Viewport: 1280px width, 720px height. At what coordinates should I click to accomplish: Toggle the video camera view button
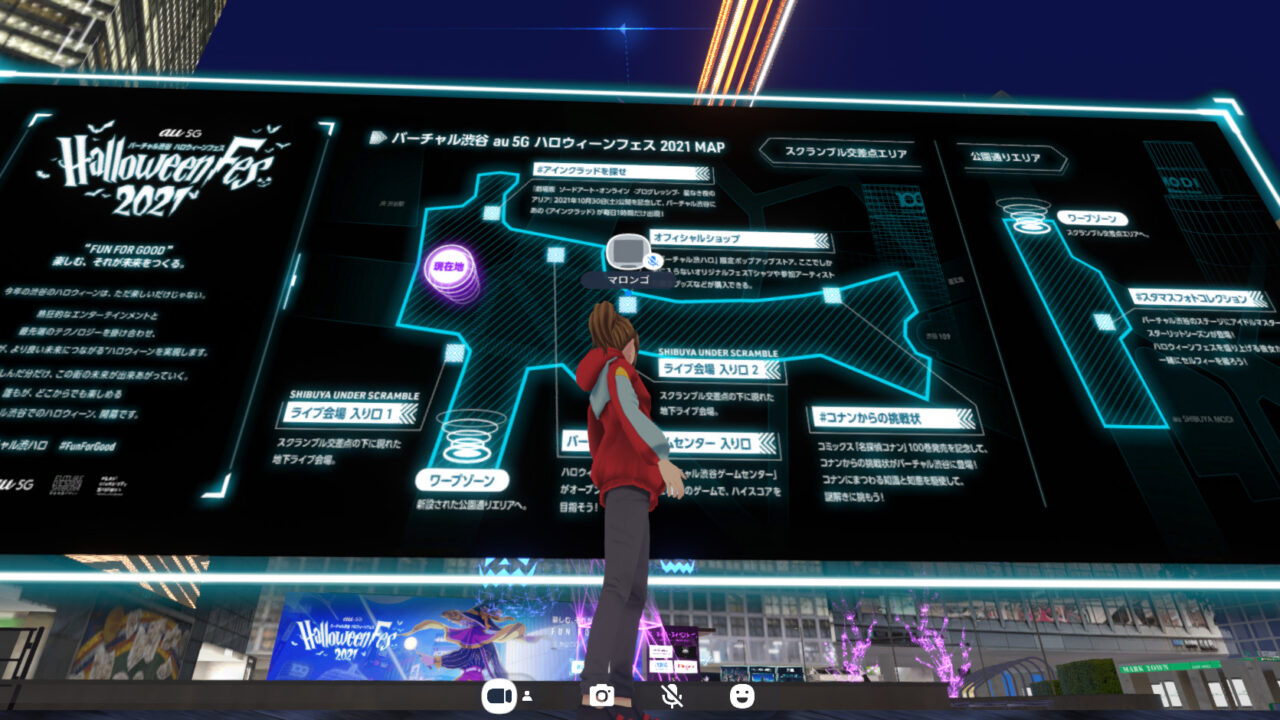498,696
